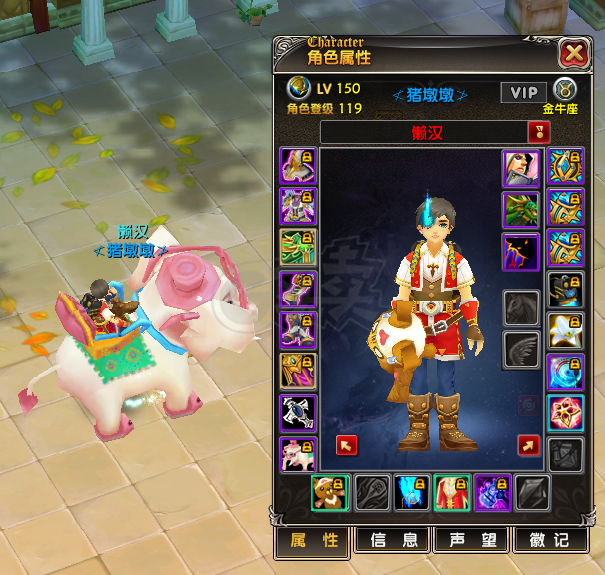Click the red medal button beside the 懒汉 title
Screen dimensions: 605x575
(538, 132)
